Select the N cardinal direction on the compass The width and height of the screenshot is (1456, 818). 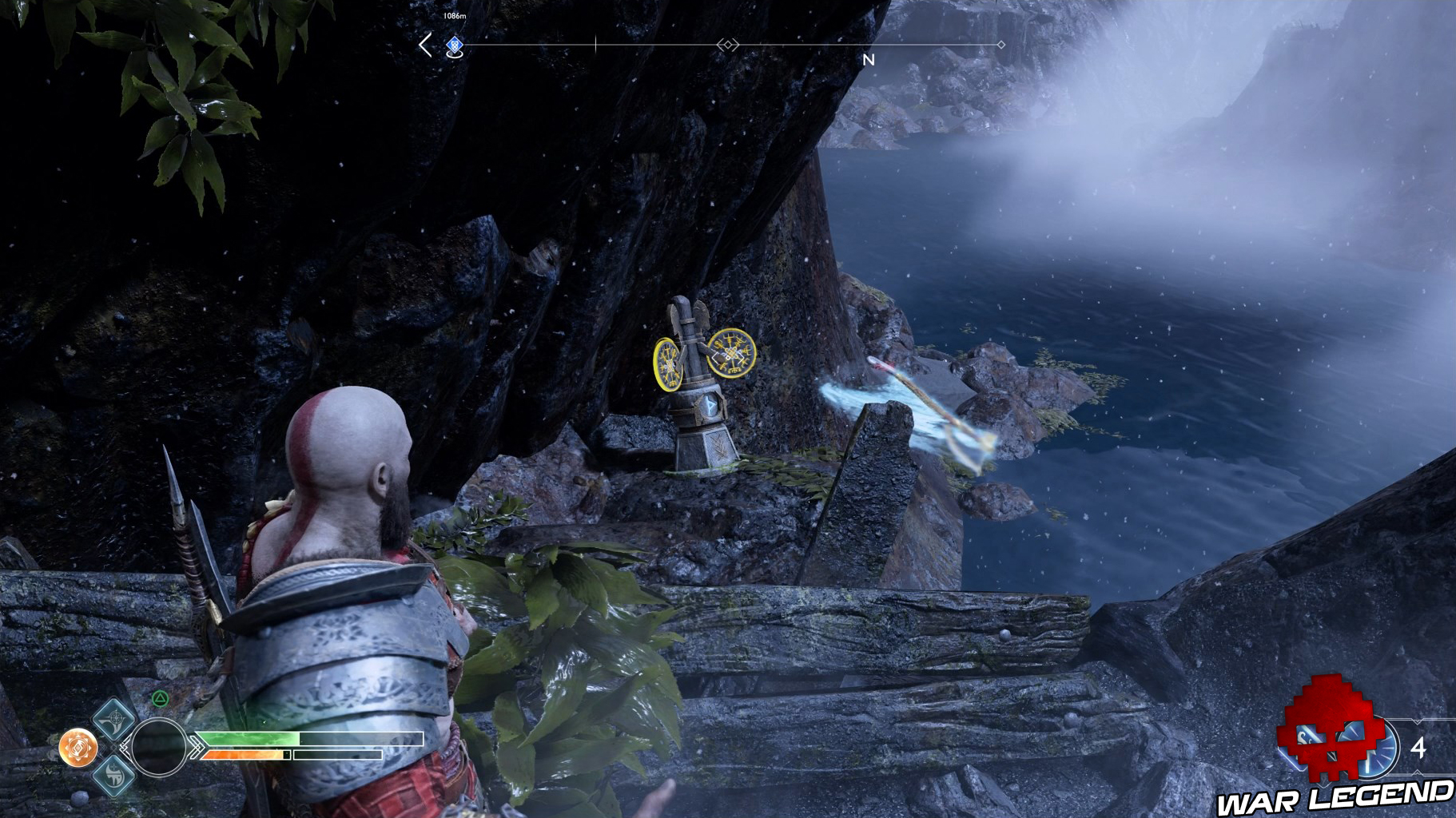868,60
